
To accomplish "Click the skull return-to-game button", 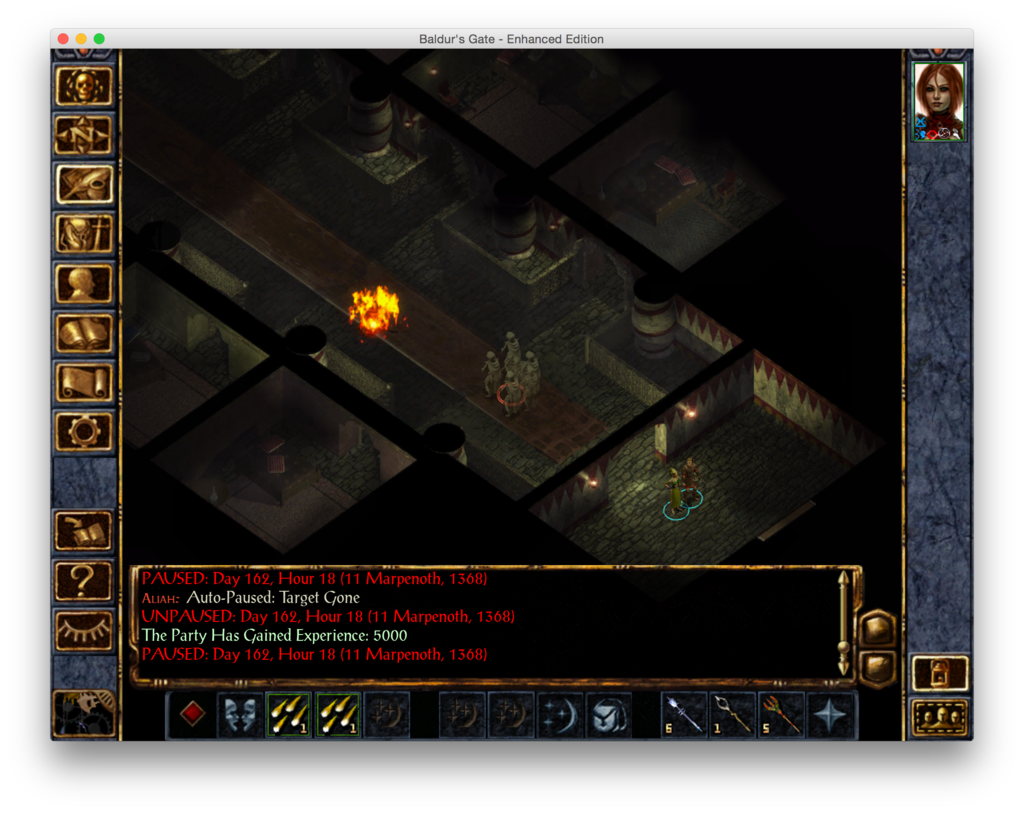I will pyautogui.click(x=84, y=87).
